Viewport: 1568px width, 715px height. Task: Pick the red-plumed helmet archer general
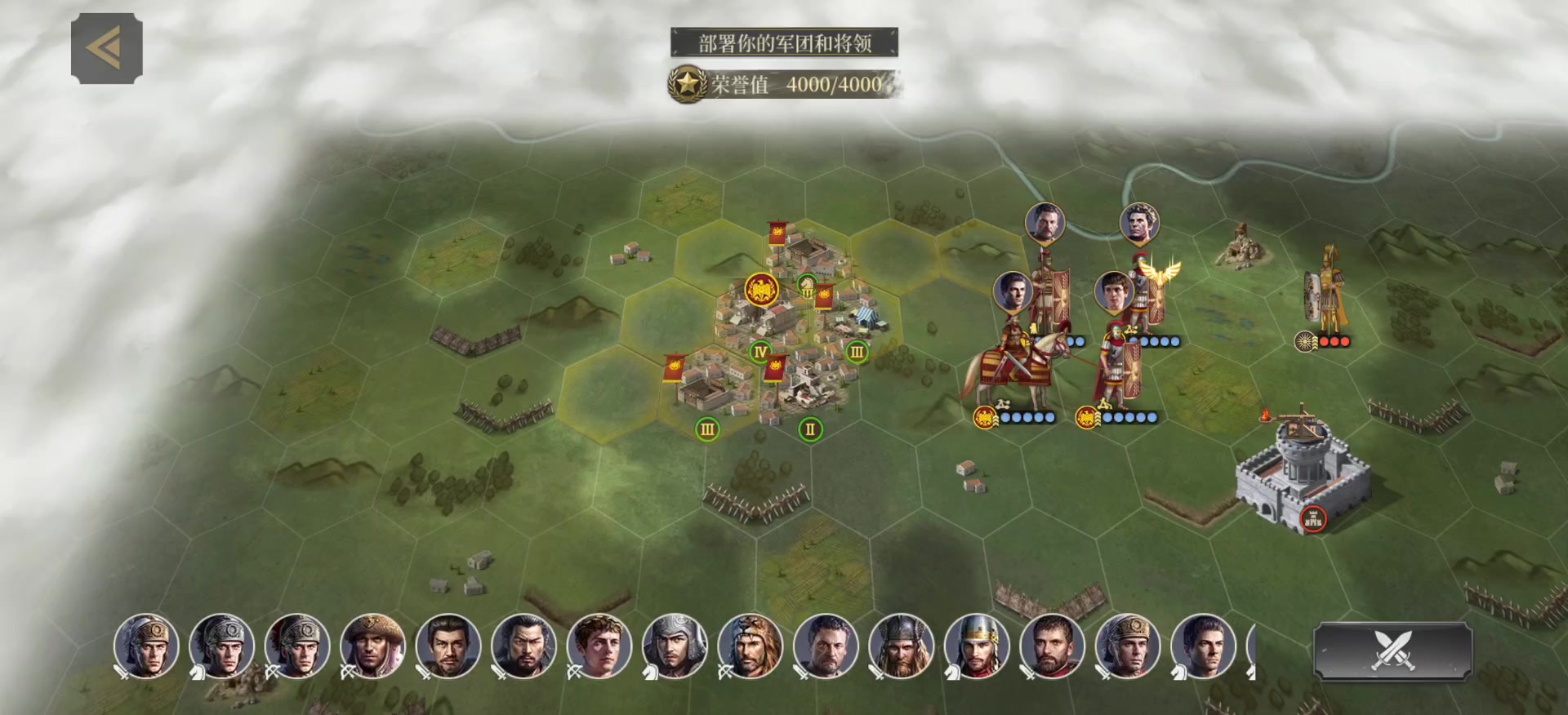coord(297,646)
